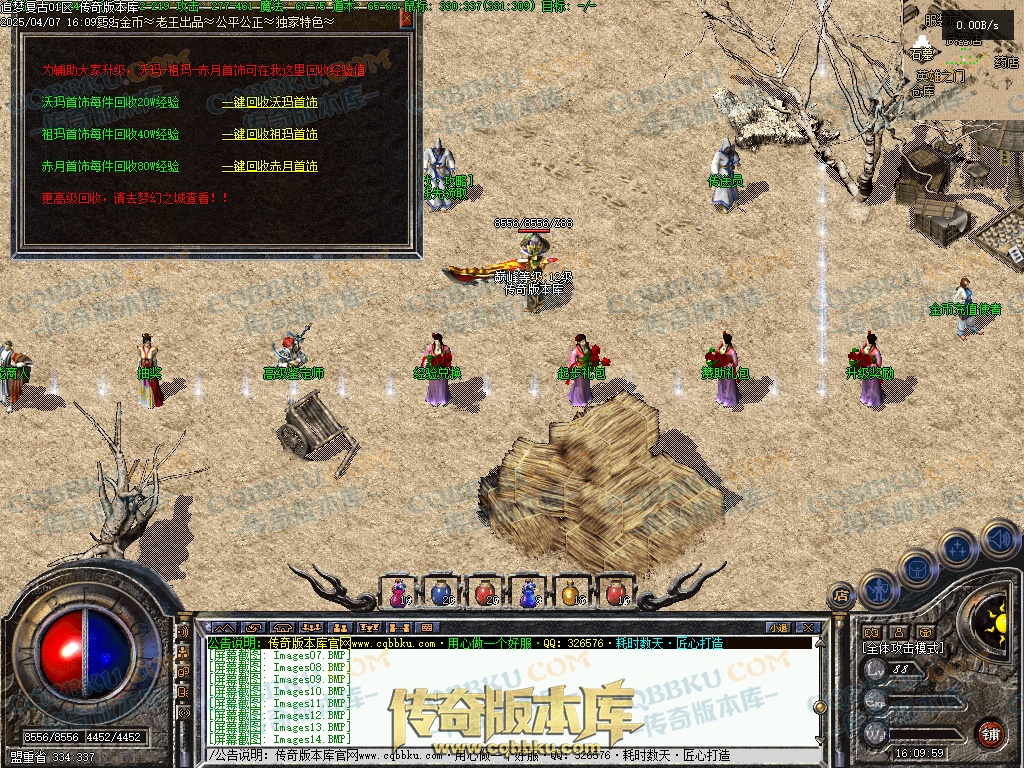The image size is (1024, 768).
Task: Open the character equipment round button
Action: pos(877,589)
